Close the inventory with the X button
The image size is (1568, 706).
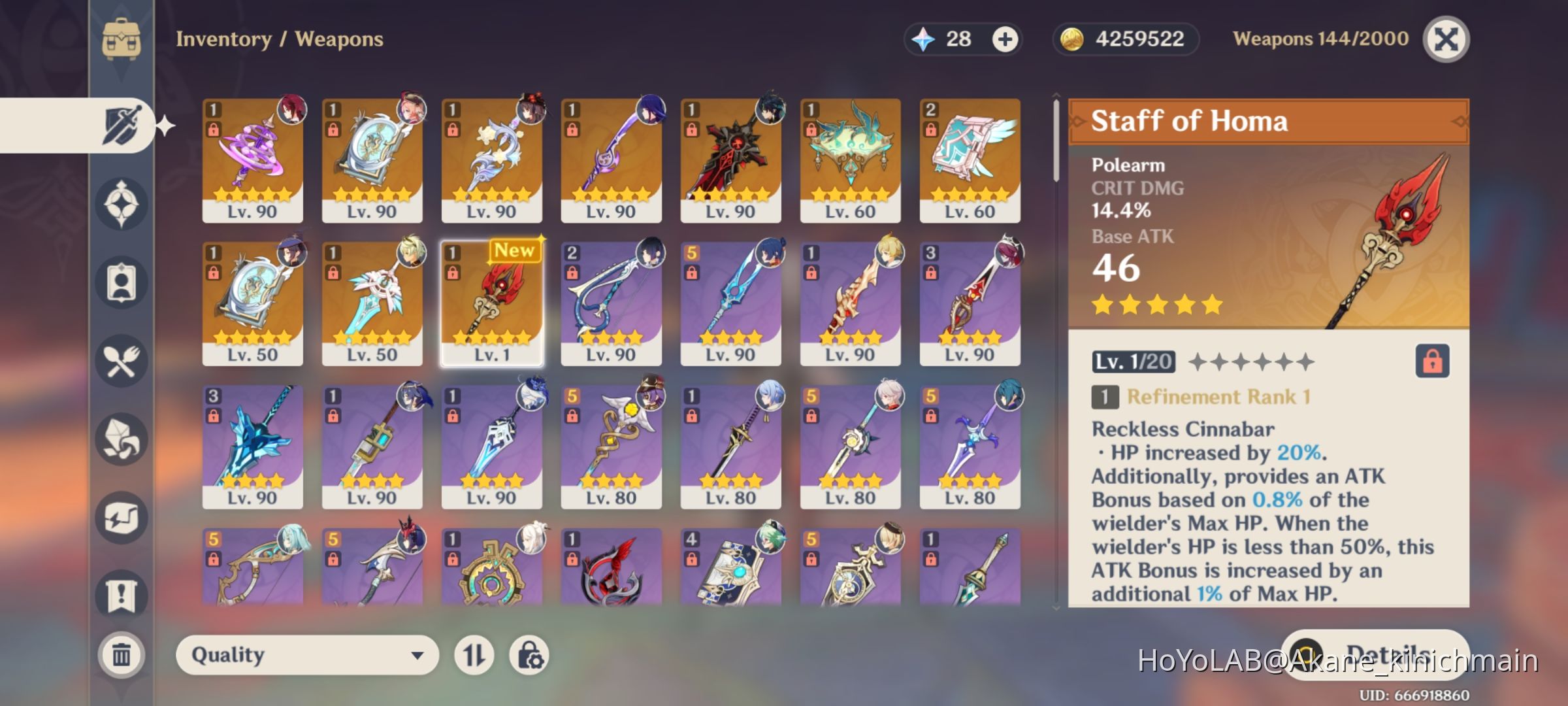1446,38
